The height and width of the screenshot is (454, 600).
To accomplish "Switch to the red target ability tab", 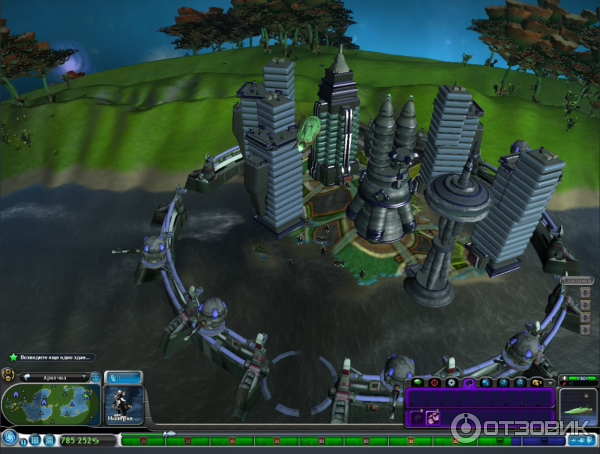I will (x=435, y=382).
